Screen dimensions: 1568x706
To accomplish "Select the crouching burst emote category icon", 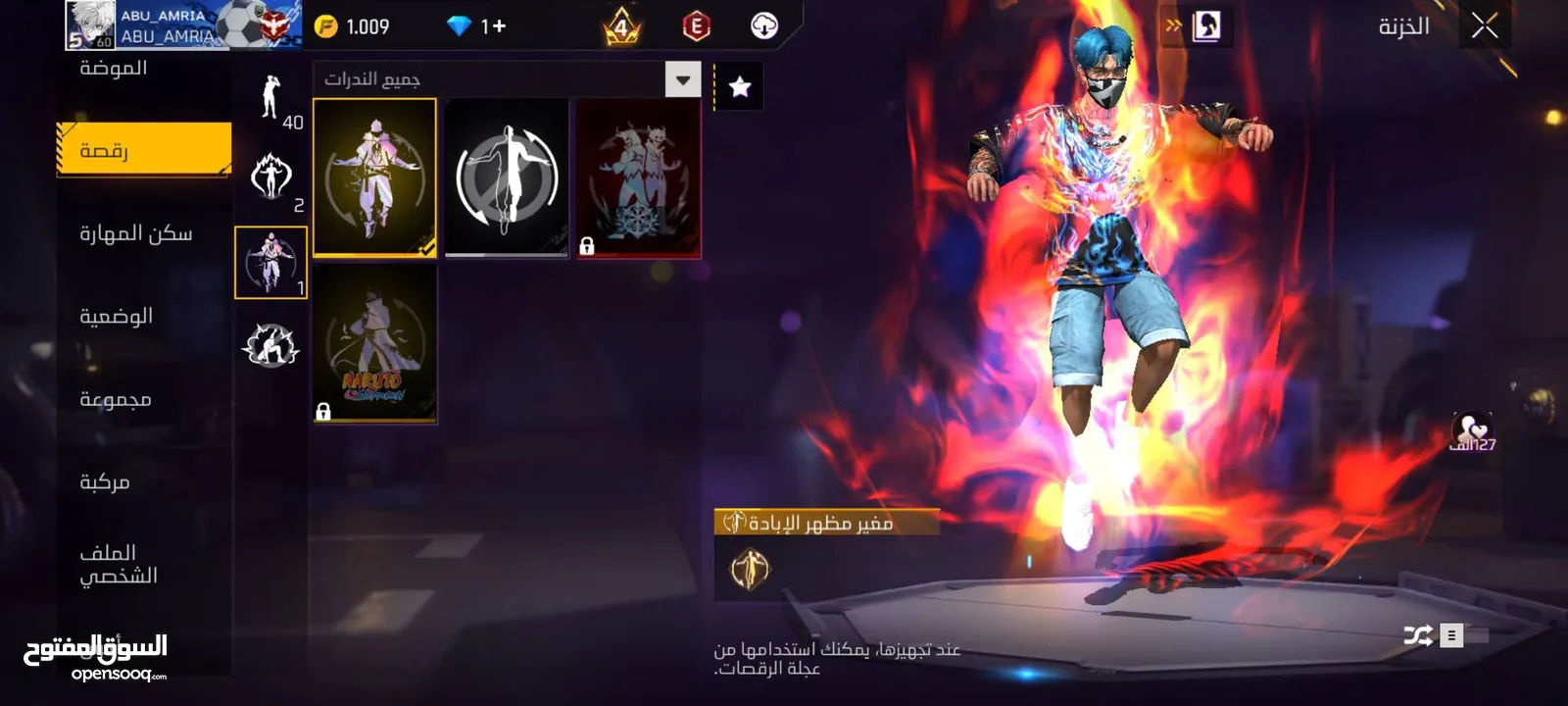I will tap(271, 345).
